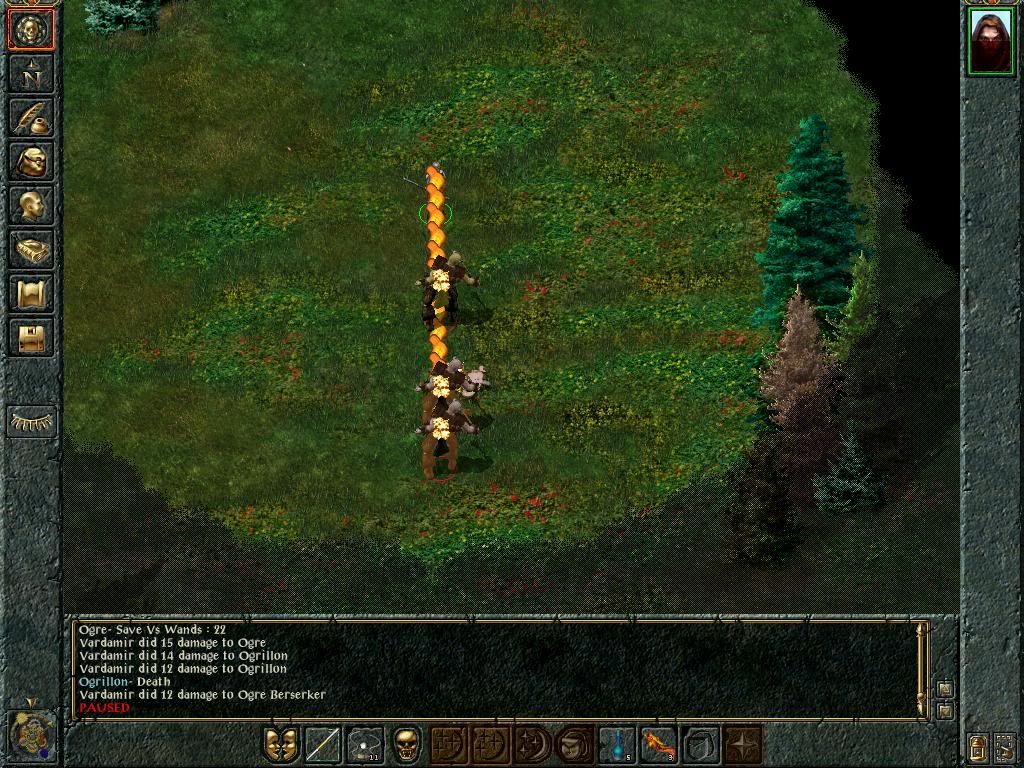Open the character record via the bald head icon
Viewport: 1024px width, 768px height.
point(32,205)
